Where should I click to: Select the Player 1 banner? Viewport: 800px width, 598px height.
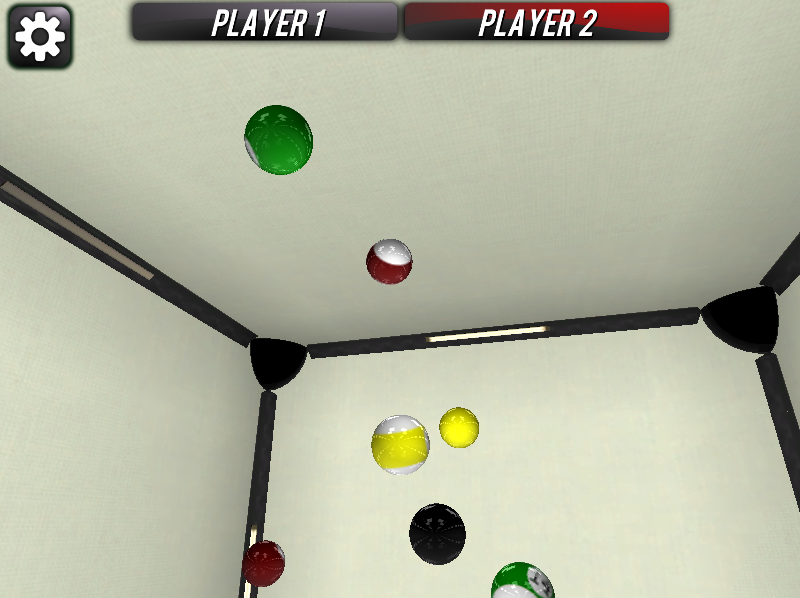(266, 22)
